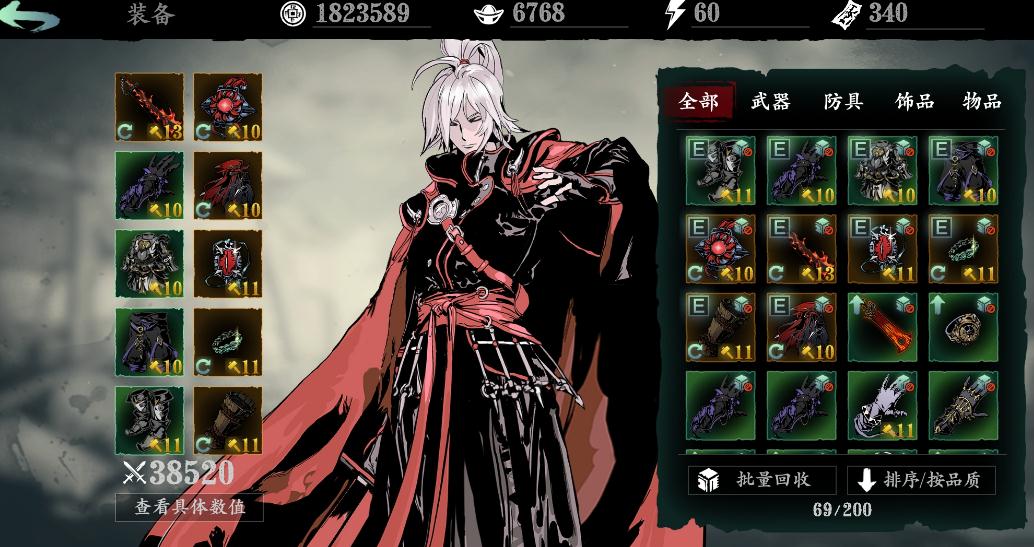This screenshot has width=1034, height=547.
Task: Switch to the 武器 (weapons) tab
Action: click(x=771, y=101)
